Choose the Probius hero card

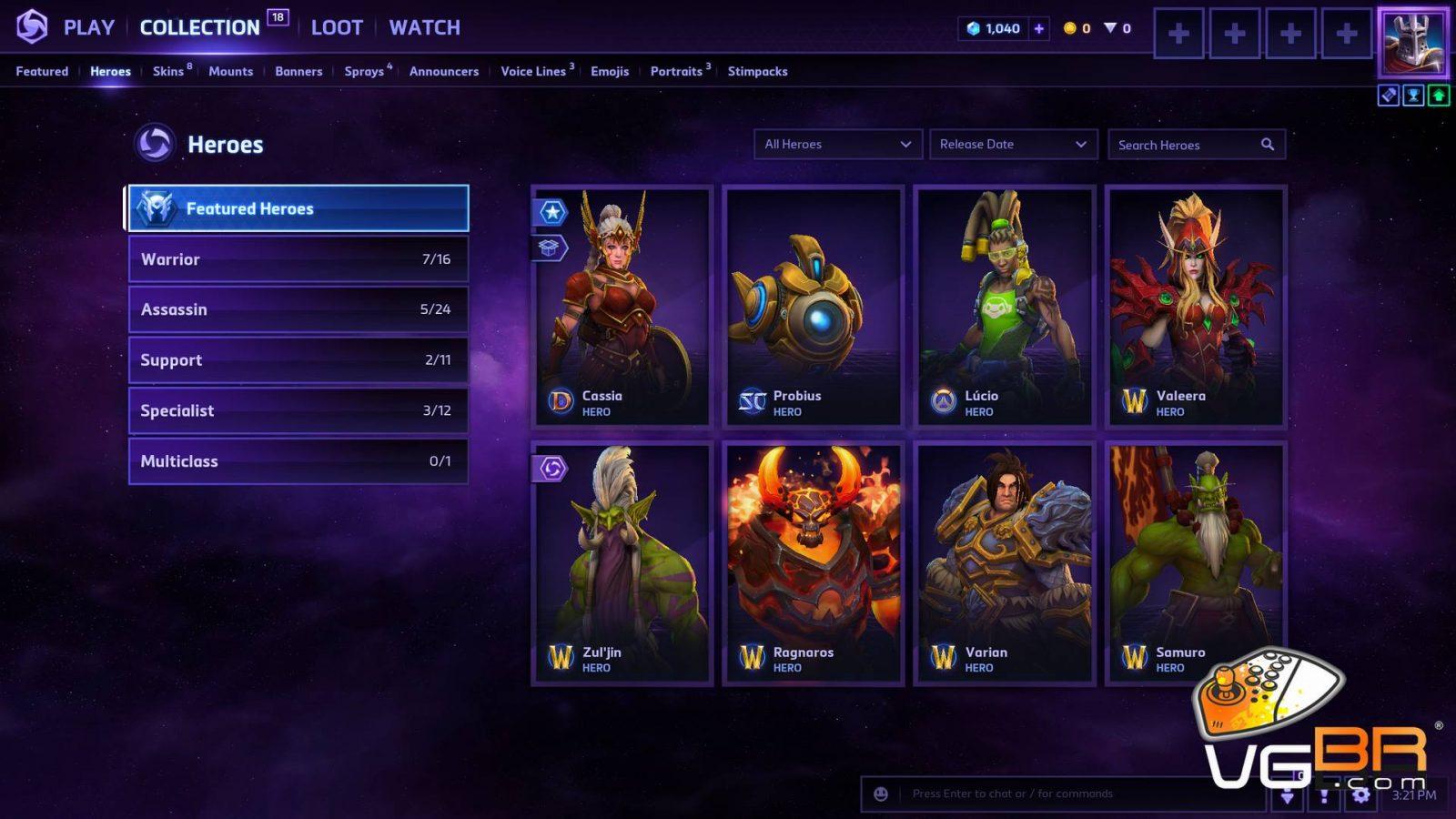pos(814,307)
